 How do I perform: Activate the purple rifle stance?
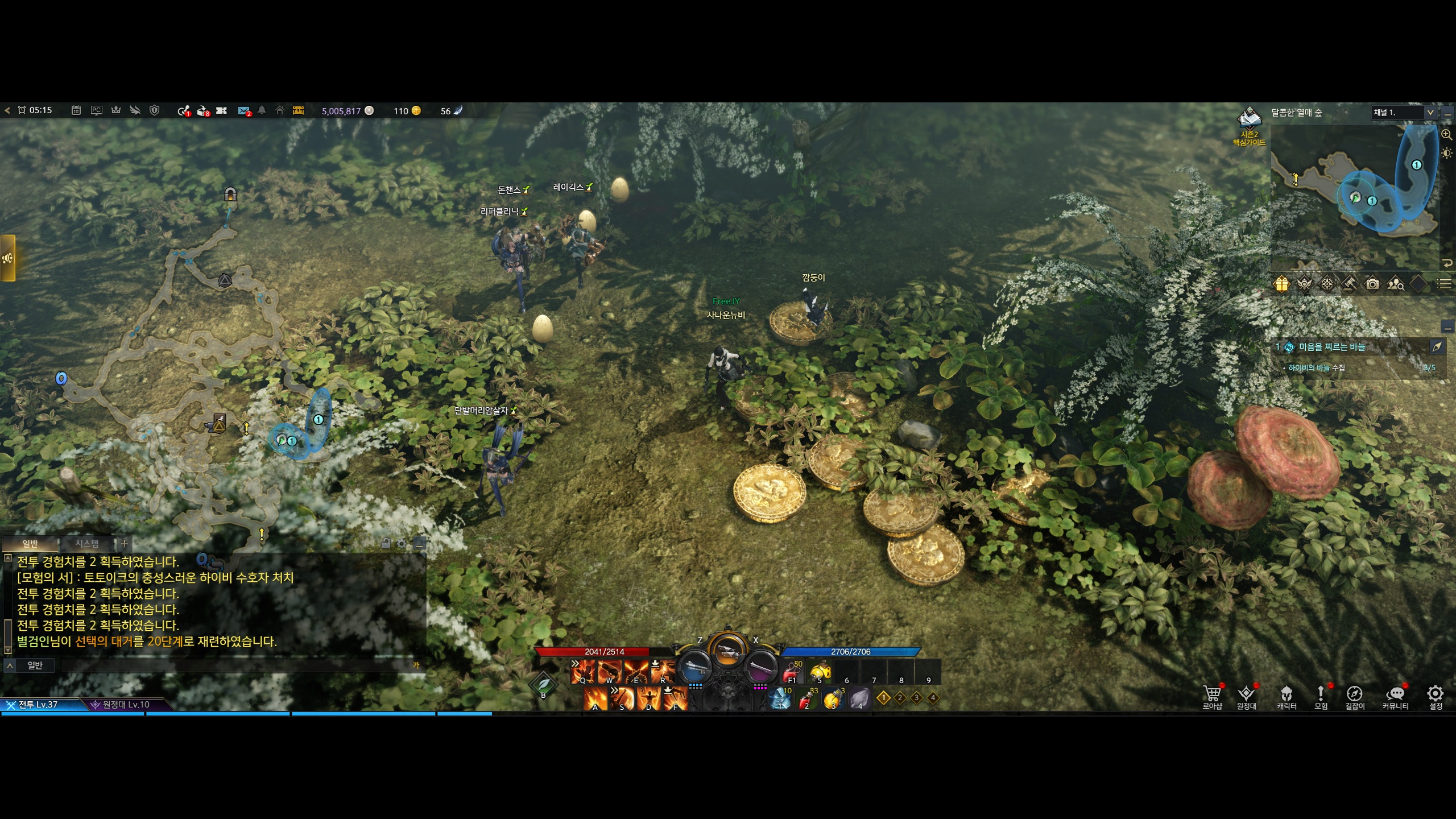[761, 667]
